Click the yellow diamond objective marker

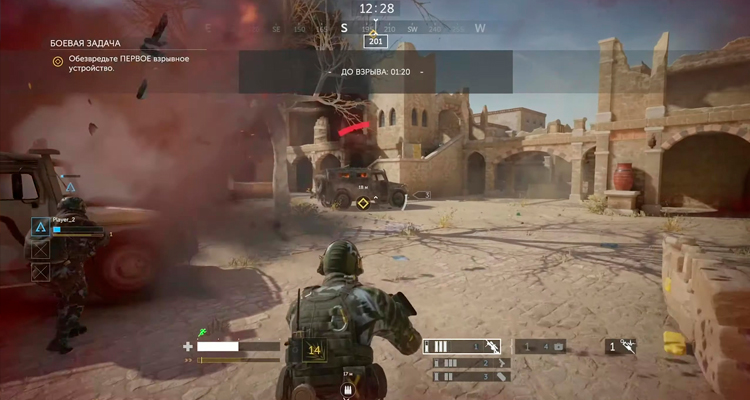(x=363, y=203)
